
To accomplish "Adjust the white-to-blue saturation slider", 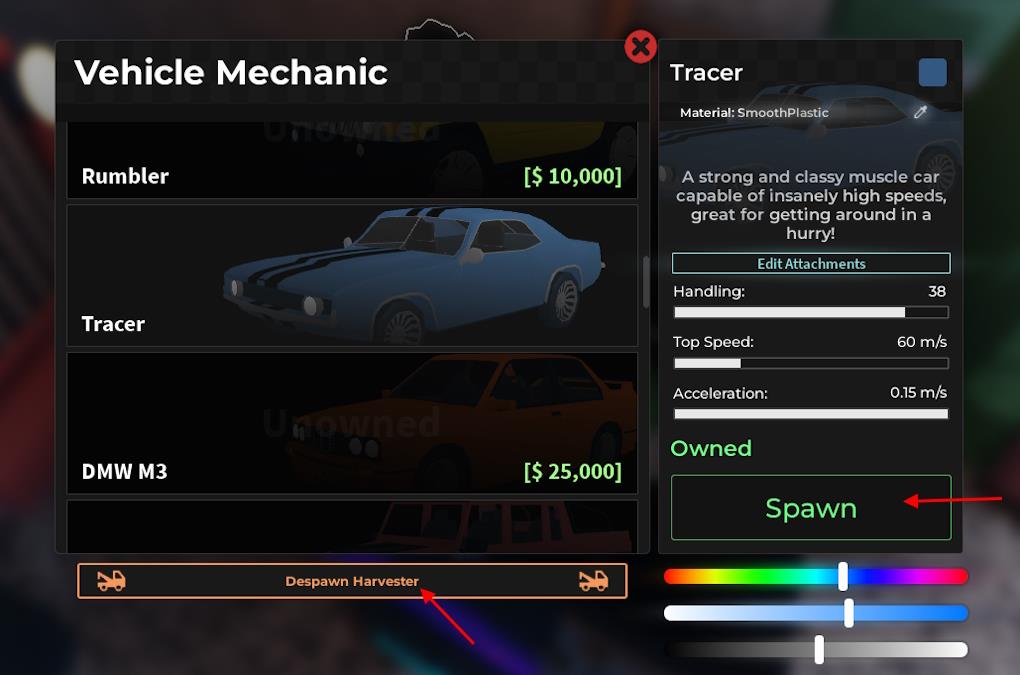I will click(x=816, y=613).
